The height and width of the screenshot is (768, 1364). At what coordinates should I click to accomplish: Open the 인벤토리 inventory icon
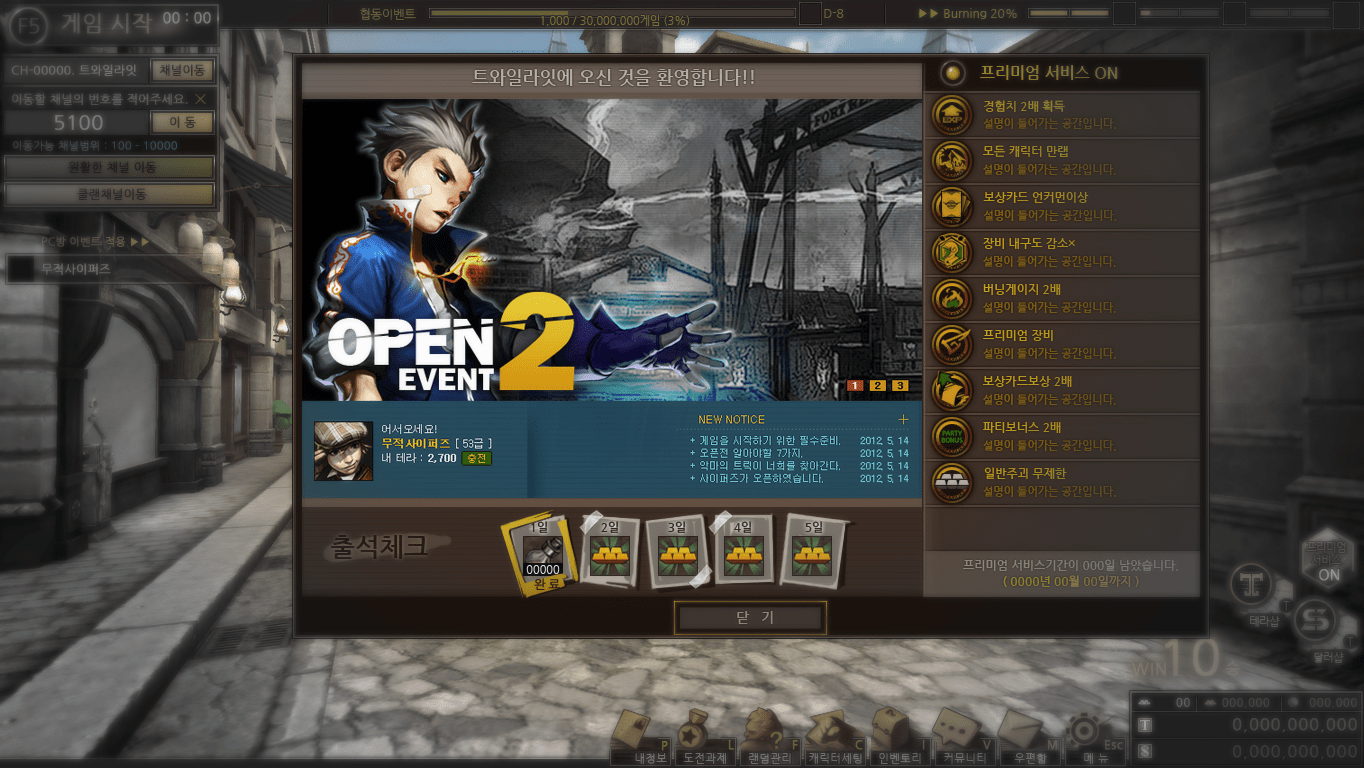click(896, 738)
